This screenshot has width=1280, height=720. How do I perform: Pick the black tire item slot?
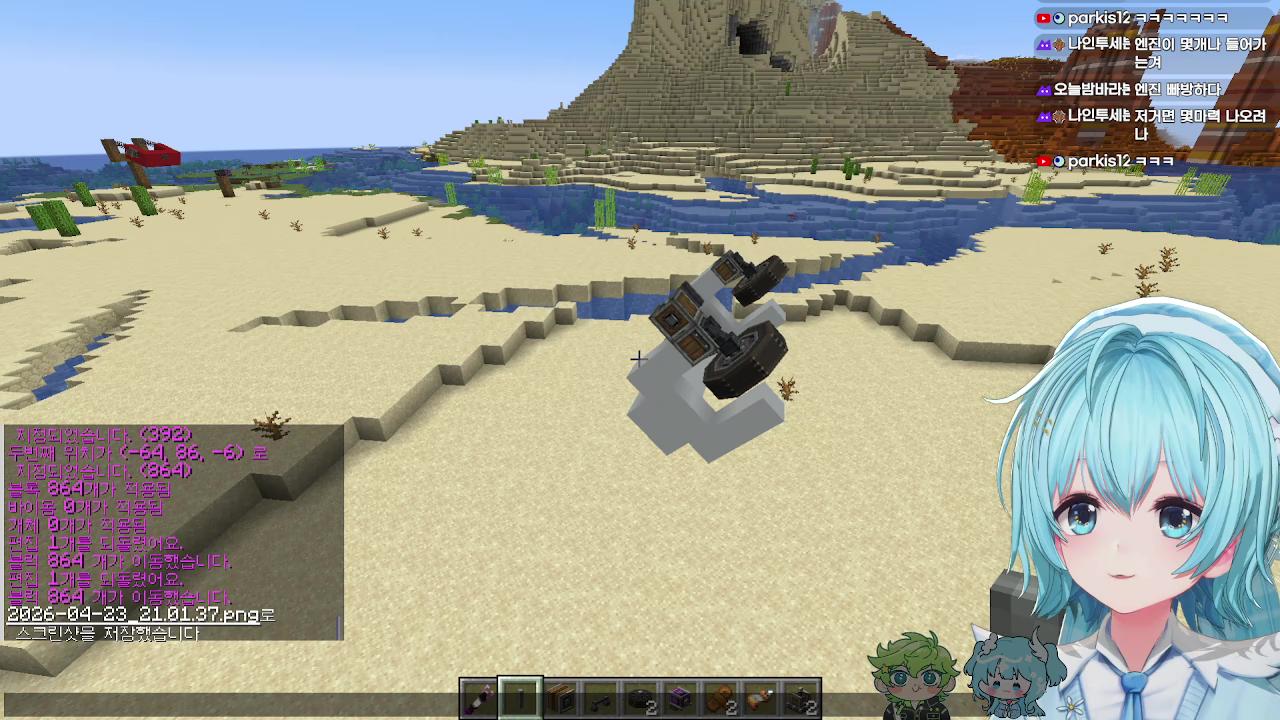tap(640, 698)
